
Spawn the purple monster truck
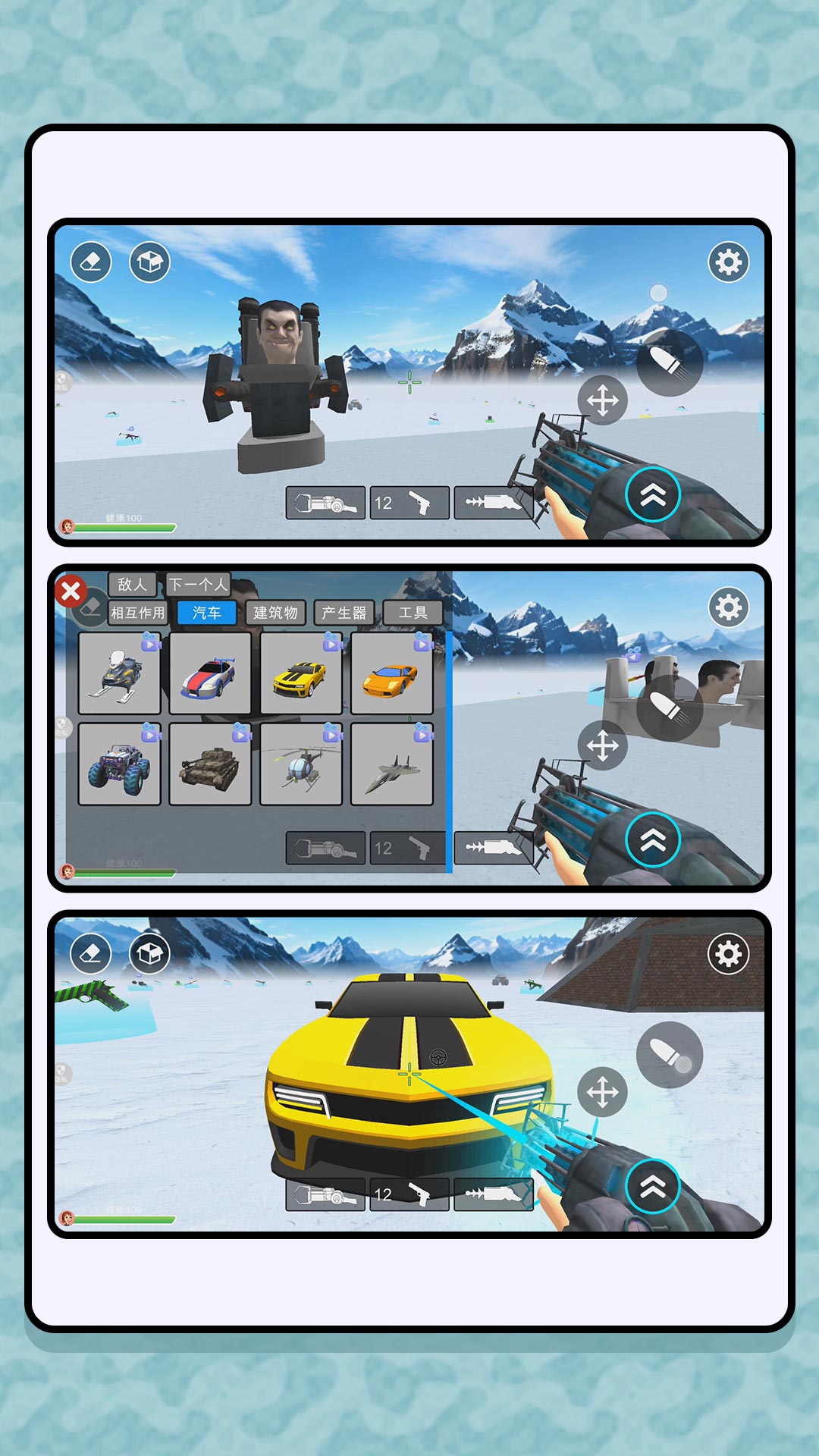[x=119, y=764]
